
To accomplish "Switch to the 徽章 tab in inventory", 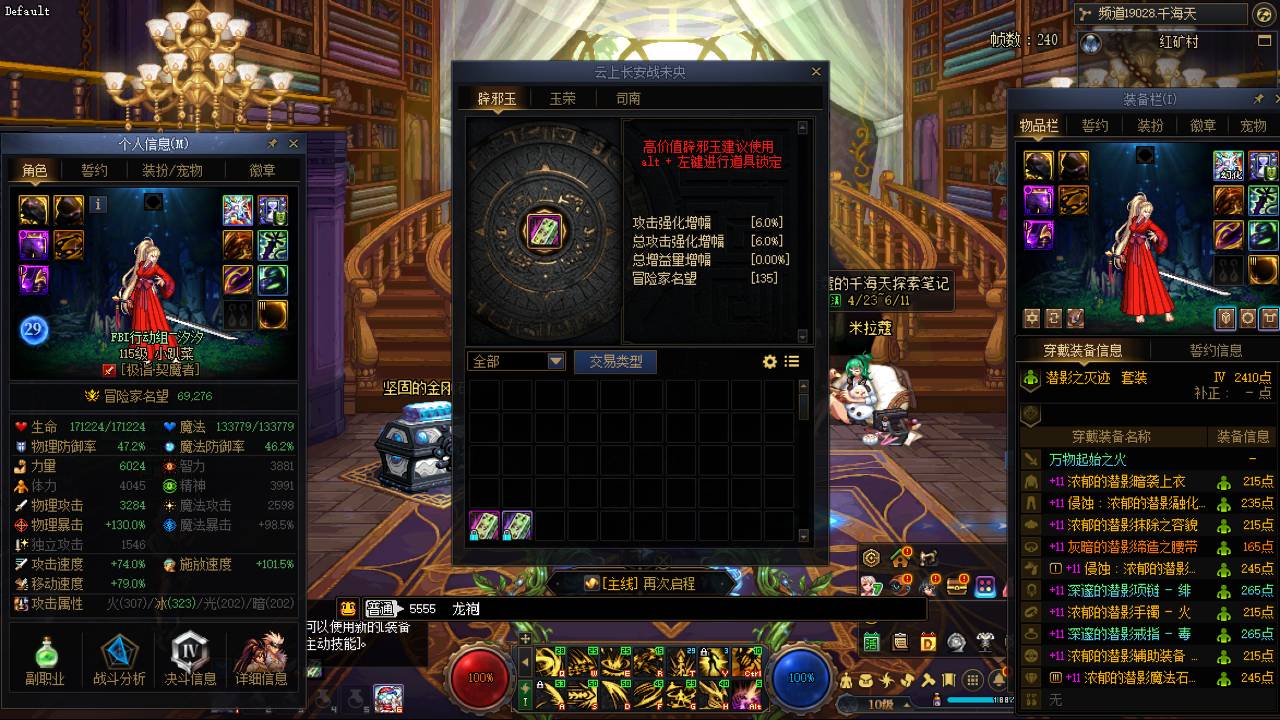I will (x=1203, y=125).
